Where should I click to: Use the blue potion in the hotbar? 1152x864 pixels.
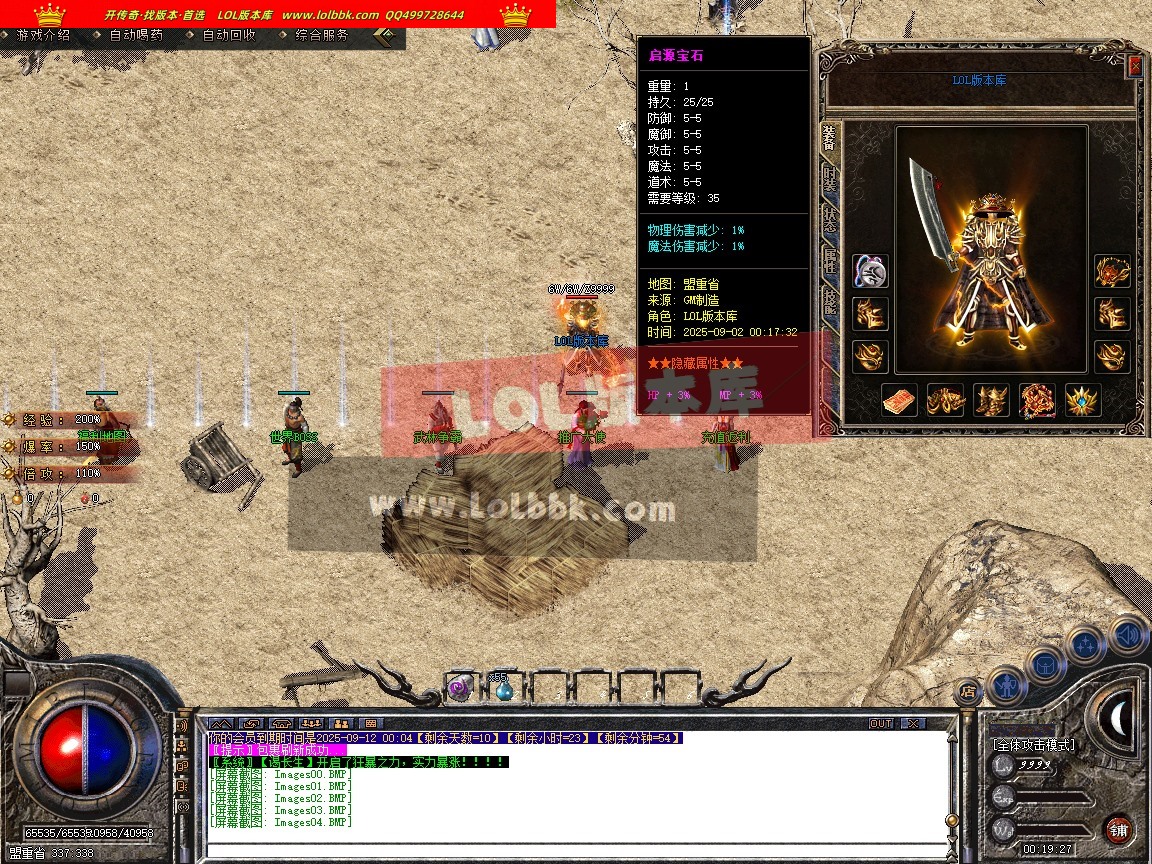point(503,689)
